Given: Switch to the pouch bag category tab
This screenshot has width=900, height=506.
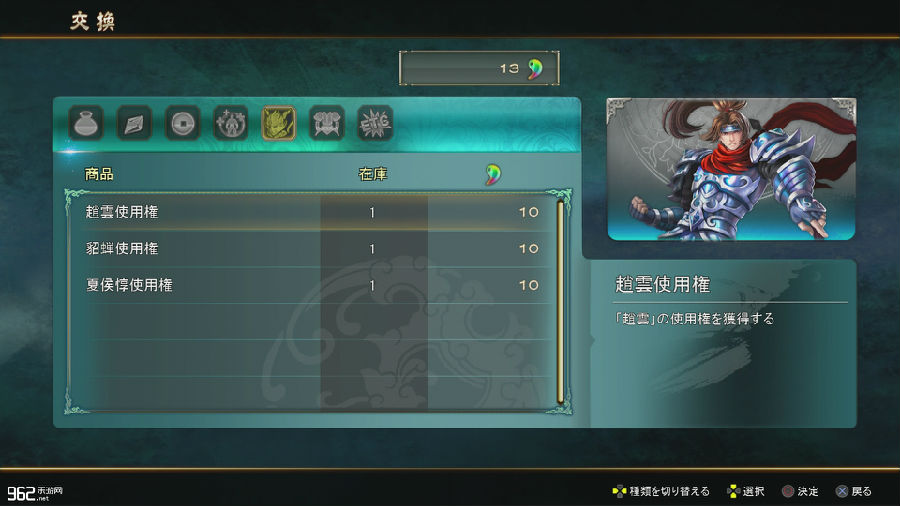Looking at the screenshot, I should click(x=86, y=123).
